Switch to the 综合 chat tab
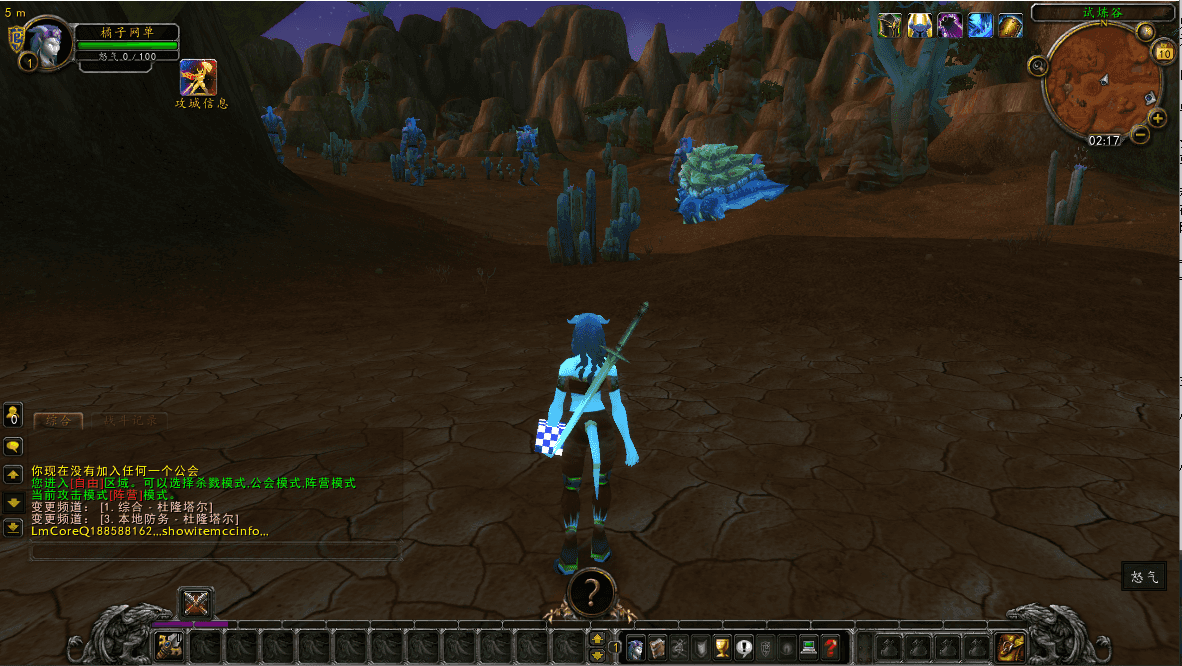This screenshot has height=666, width=1182. (59, 421)
